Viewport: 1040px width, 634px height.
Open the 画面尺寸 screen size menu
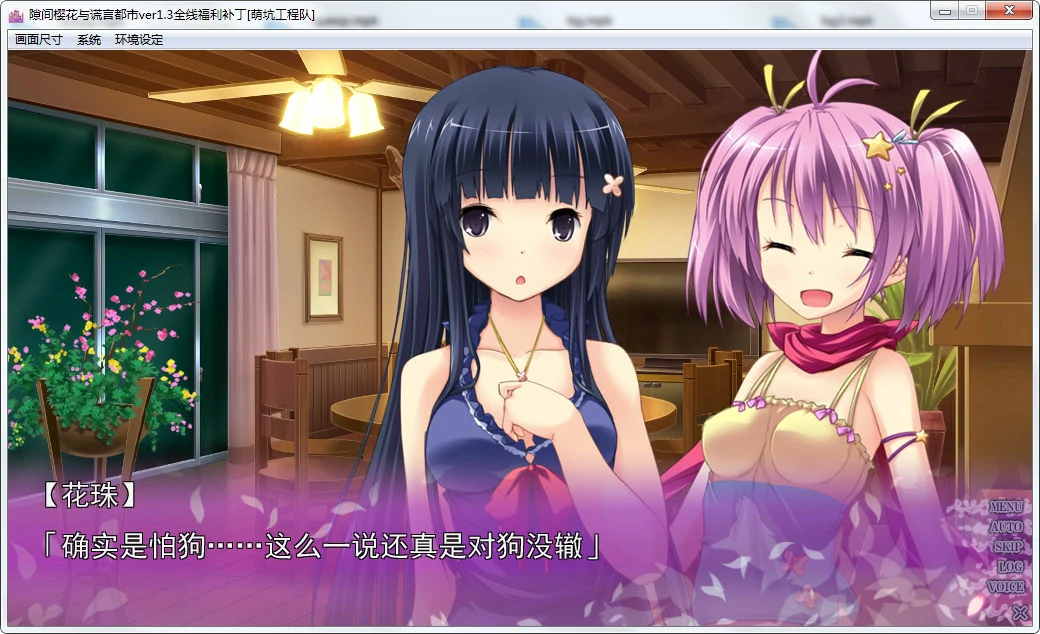point(39,40)
